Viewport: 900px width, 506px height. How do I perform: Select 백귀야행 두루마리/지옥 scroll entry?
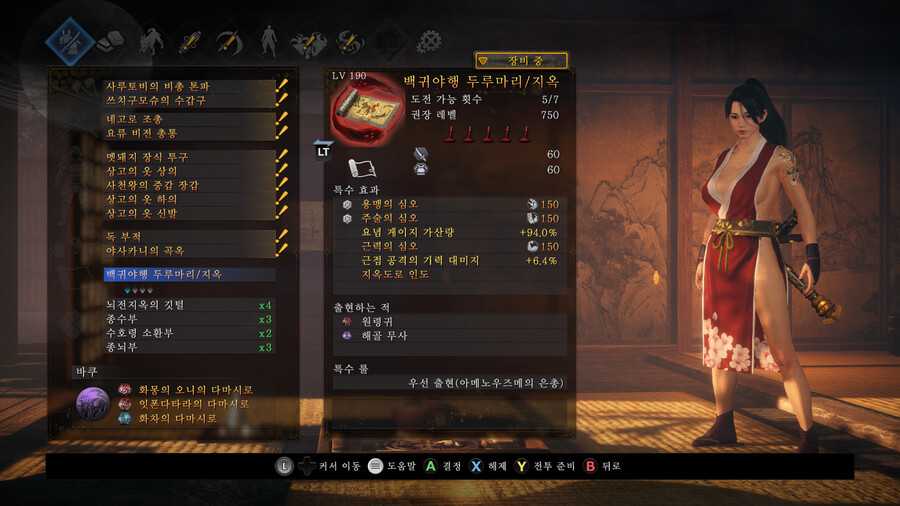[190, 274]
